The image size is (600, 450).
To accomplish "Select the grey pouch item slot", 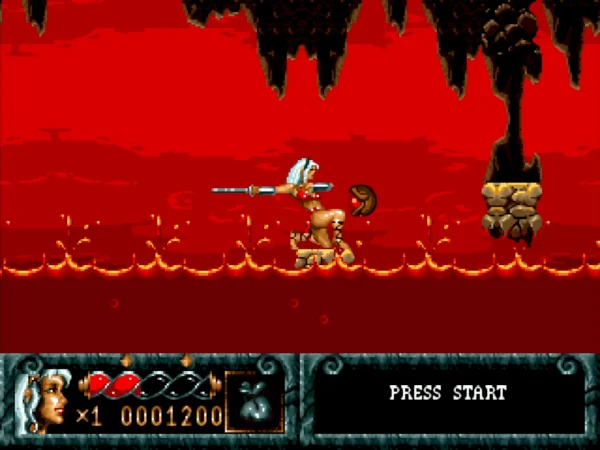I will click(254, 400).
